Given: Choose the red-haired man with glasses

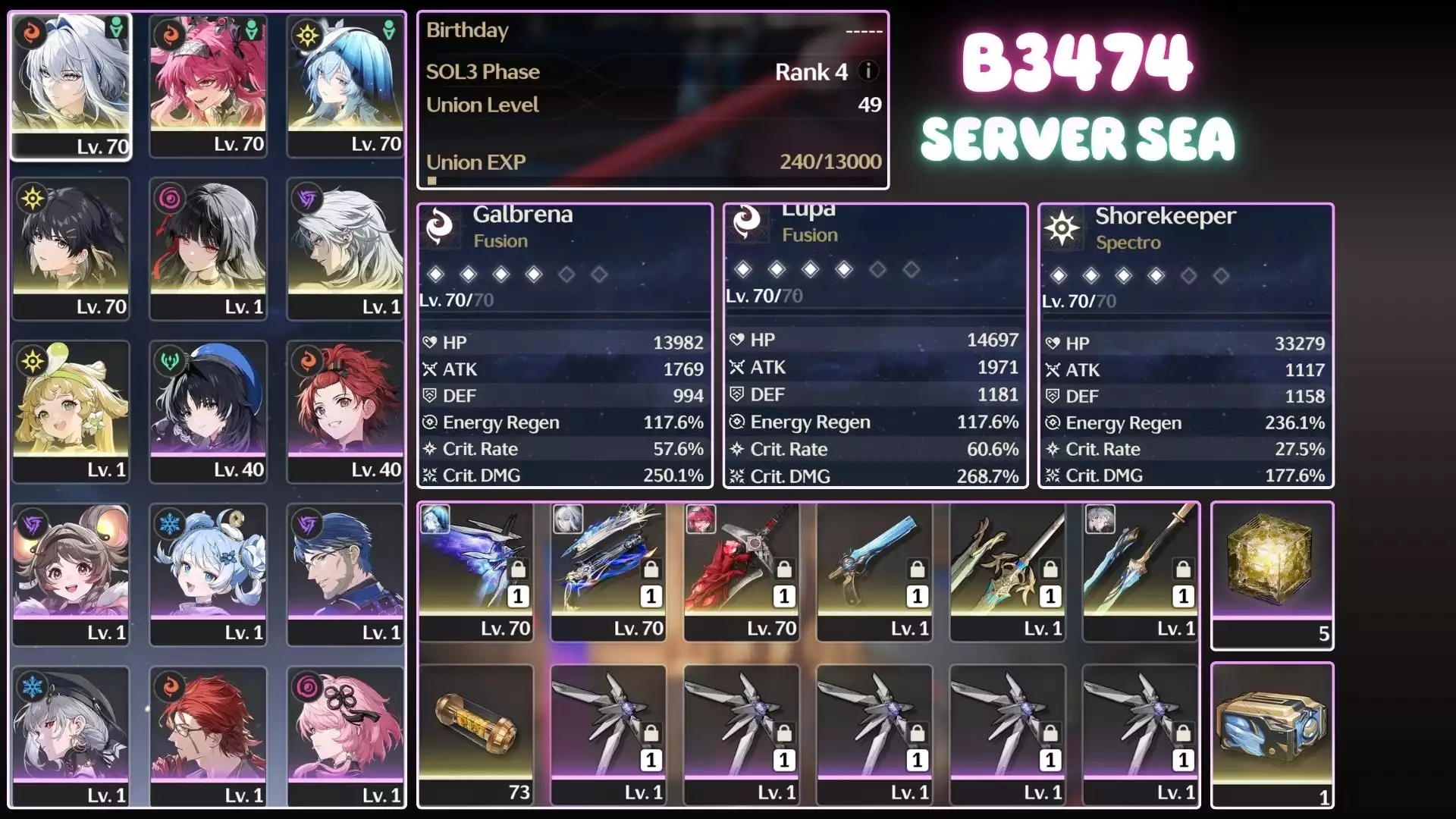Looking at the screenshot, I should point(208,737).
